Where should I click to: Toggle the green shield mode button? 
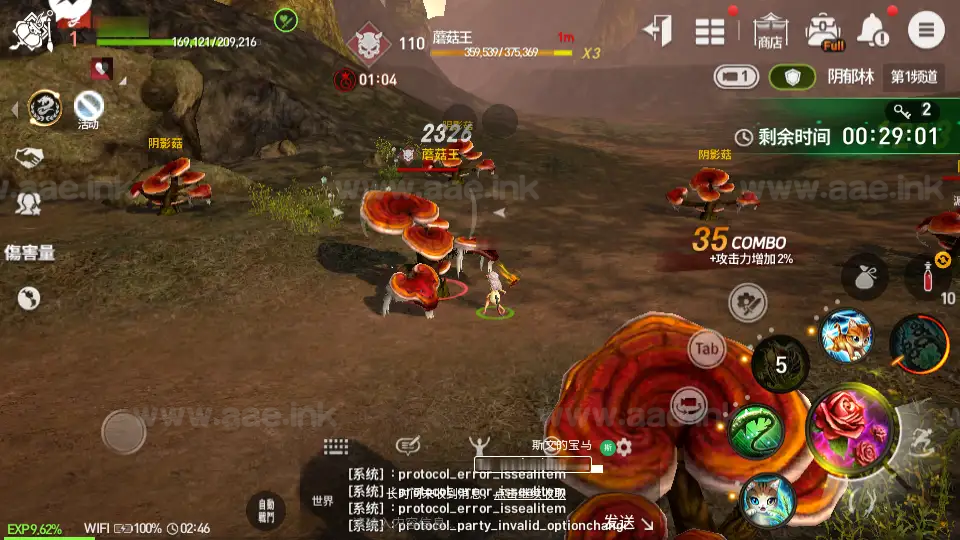coord(793,77)
